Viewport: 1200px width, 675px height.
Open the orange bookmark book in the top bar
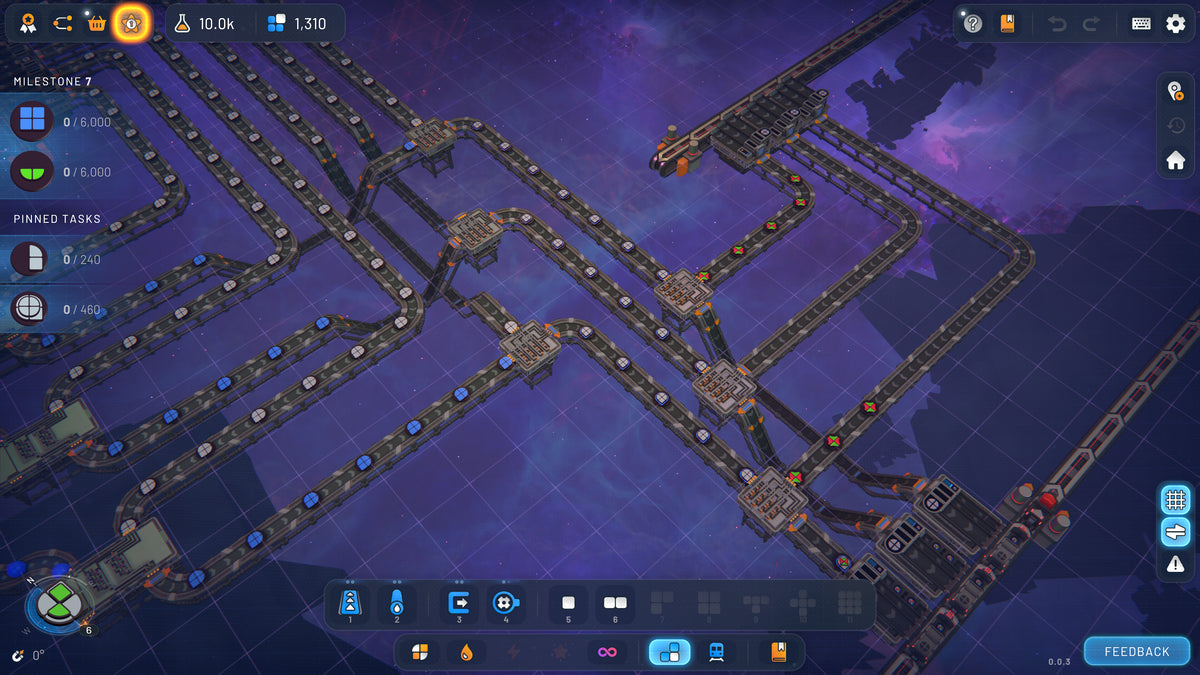pos(1007,24)
